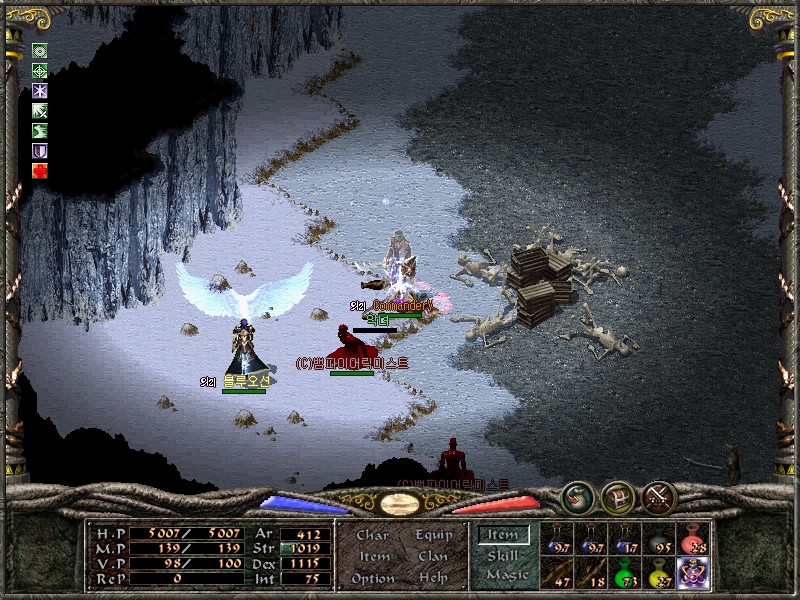800x600 pixels.
Task: Use the green potion with count 73
Action: [x=625, y=573]
